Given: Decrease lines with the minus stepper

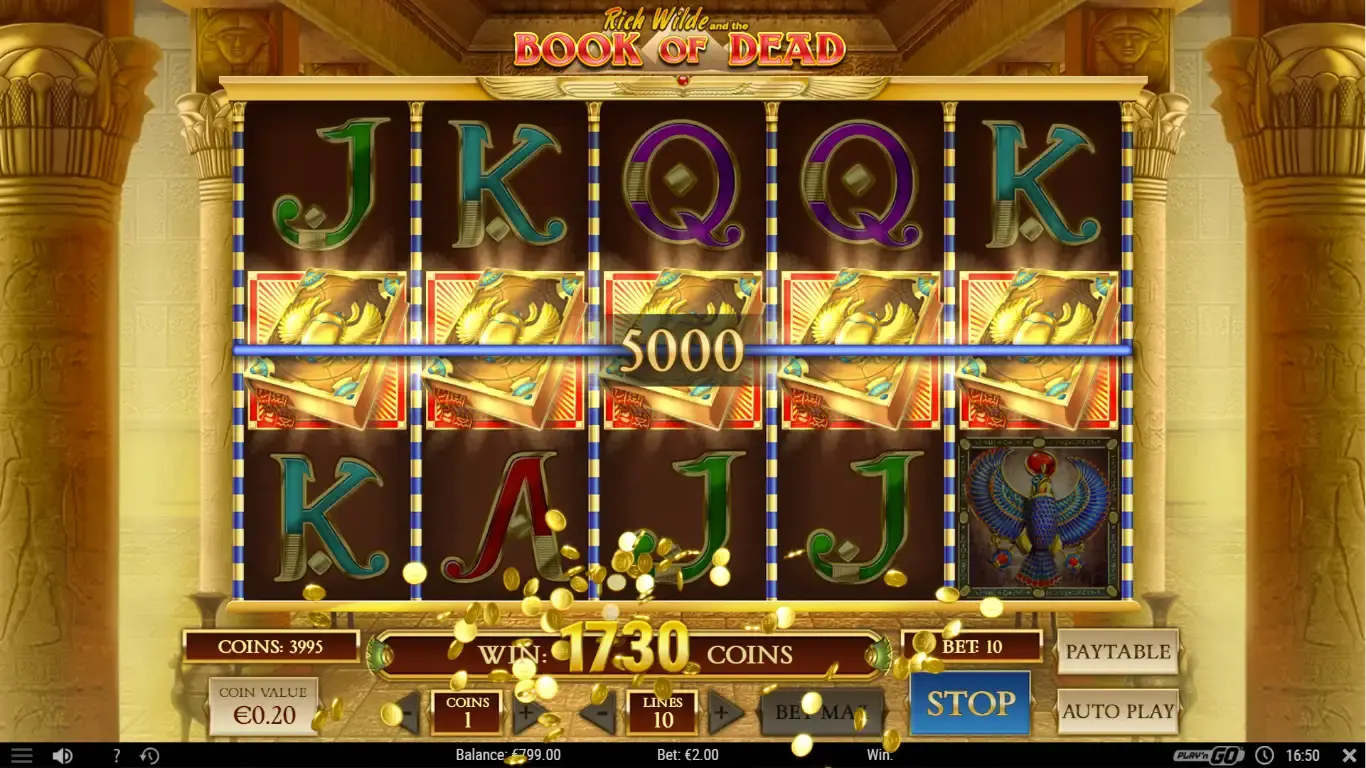Looking at the screenshot, I should (601, 714).
